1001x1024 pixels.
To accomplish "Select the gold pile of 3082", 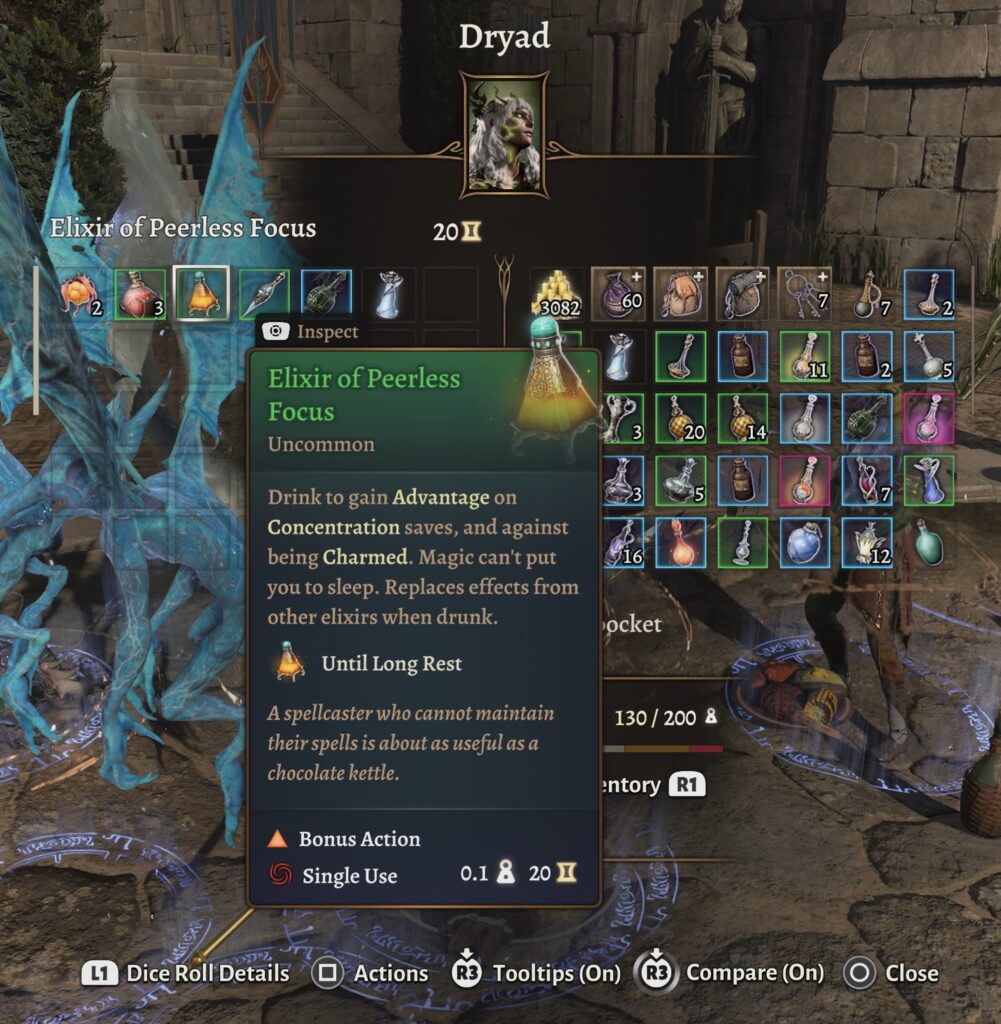I will [557, 292].
